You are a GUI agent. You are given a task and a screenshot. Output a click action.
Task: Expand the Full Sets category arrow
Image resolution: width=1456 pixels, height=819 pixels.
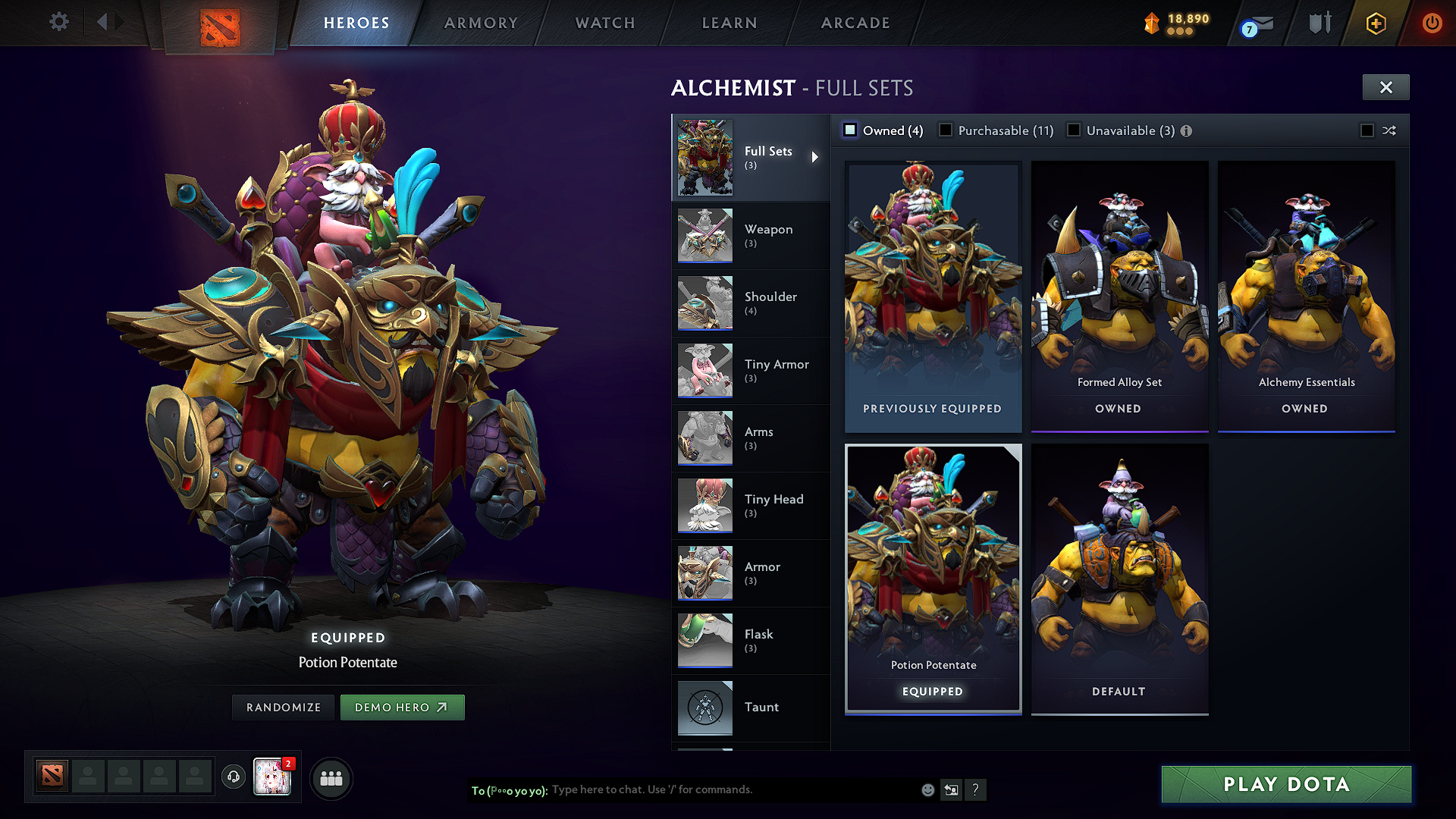[817, 158]
